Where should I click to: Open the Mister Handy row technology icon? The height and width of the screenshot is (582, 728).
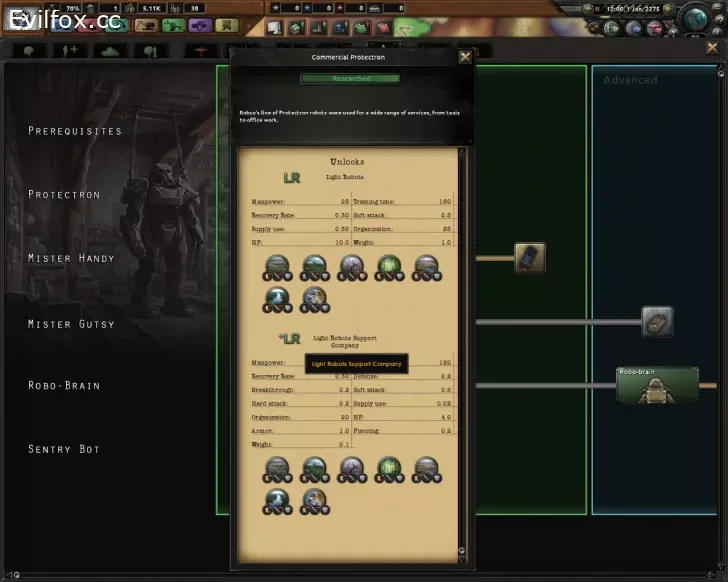coord(529,258)
